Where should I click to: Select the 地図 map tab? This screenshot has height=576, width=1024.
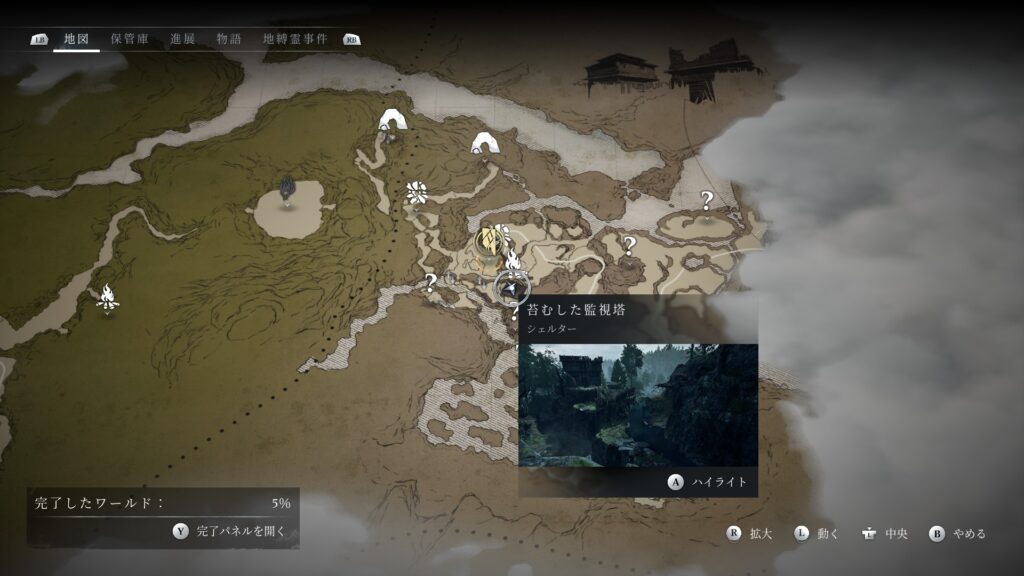[x=76, y=39]
